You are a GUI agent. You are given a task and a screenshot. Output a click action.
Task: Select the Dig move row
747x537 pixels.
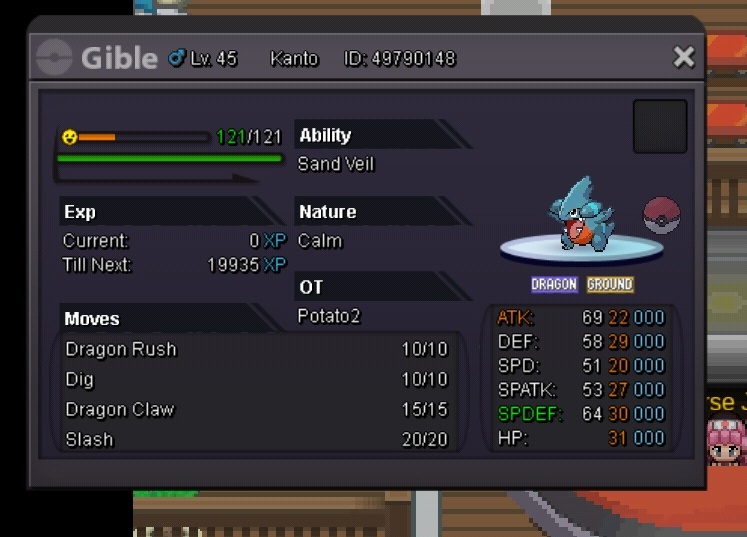coord(255,379)
